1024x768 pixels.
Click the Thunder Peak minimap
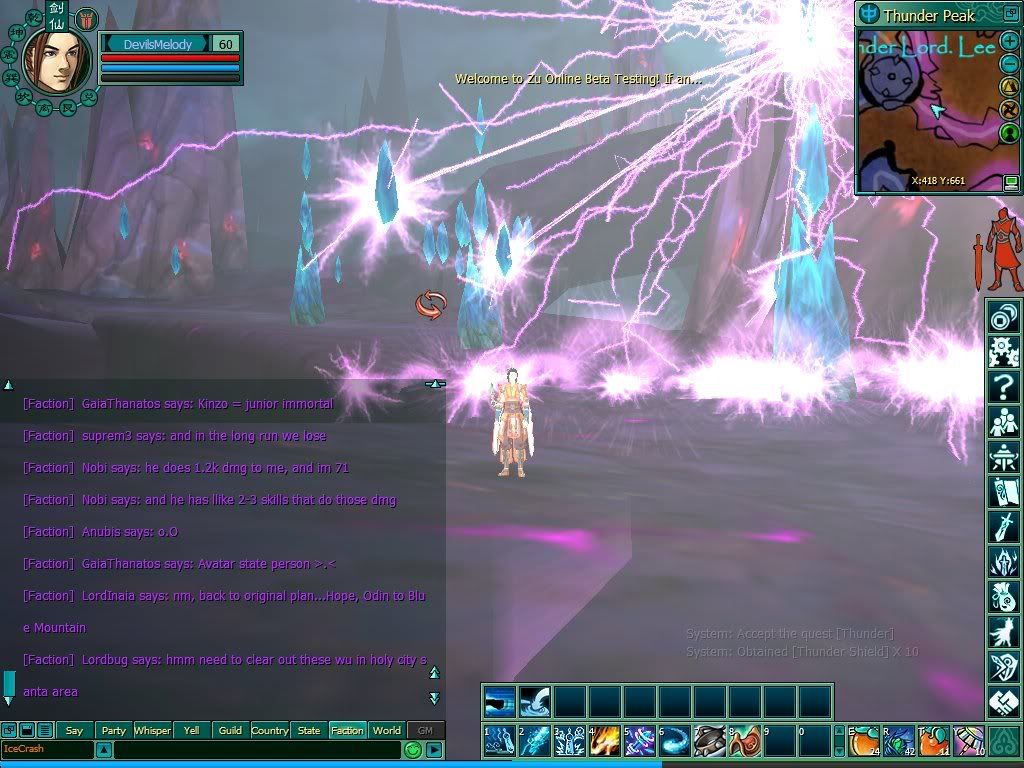coord(925,110)
